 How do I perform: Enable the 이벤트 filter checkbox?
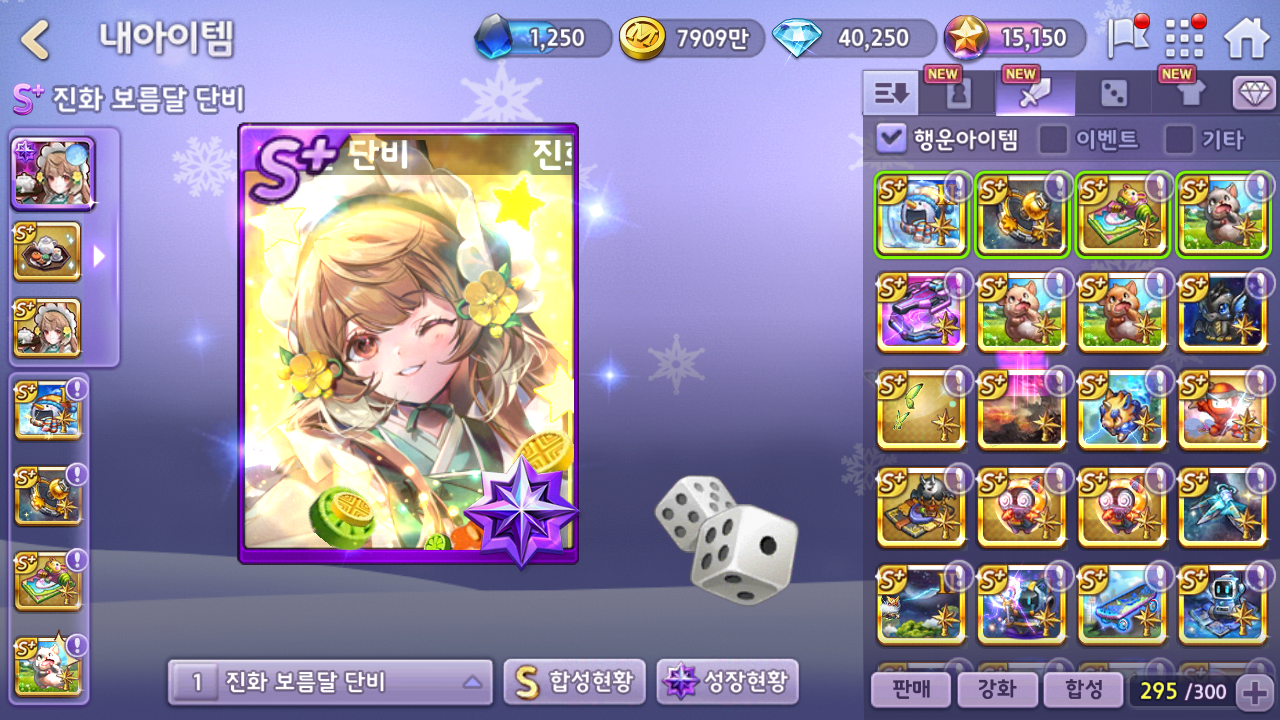1053,139
